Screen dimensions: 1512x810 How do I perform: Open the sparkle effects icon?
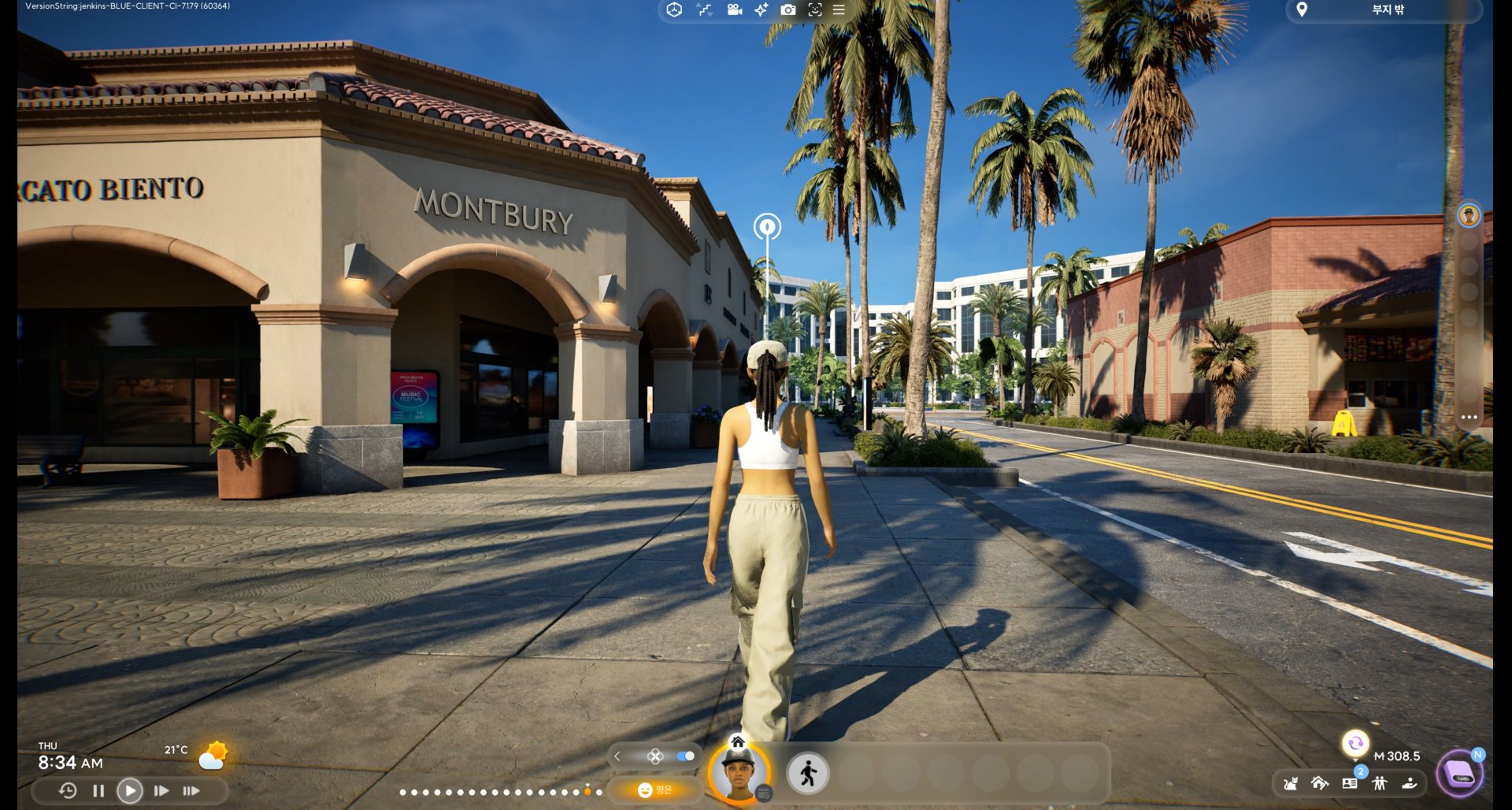tap(761, 9)
